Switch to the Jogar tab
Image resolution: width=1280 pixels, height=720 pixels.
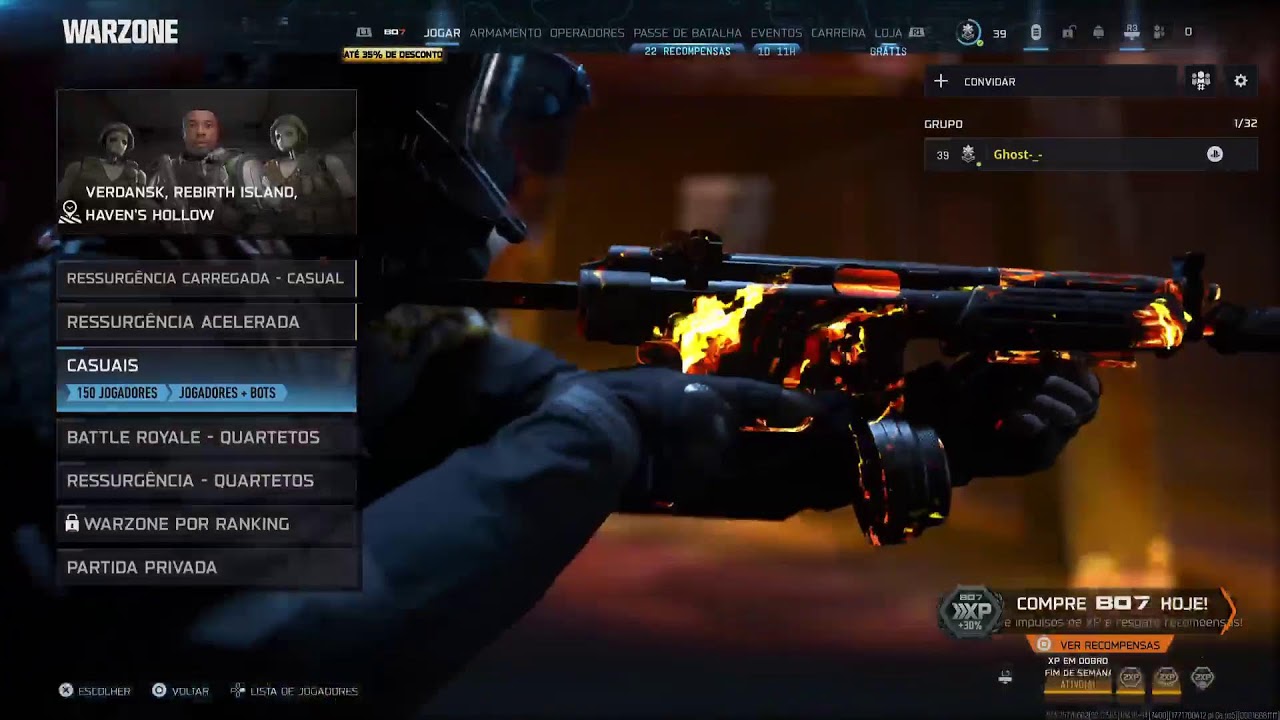click(442, 33)
